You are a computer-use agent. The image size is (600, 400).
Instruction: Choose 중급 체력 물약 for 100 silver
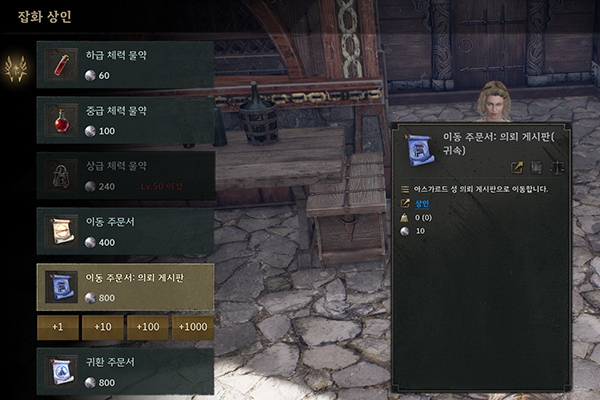pyautogui.click(x=125, y=121)
